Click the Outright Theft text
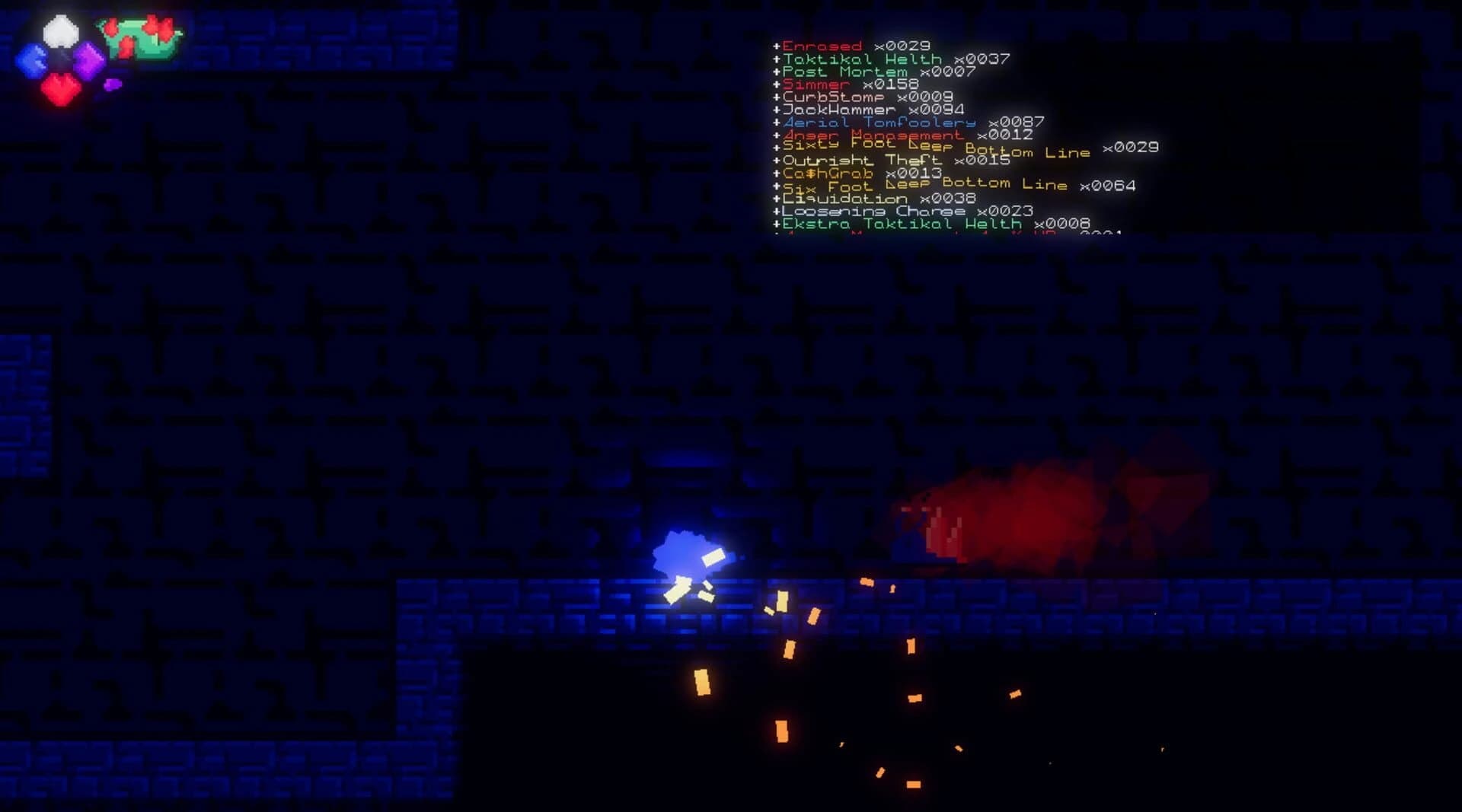1462x812 pixels. [x=860, y=161]
